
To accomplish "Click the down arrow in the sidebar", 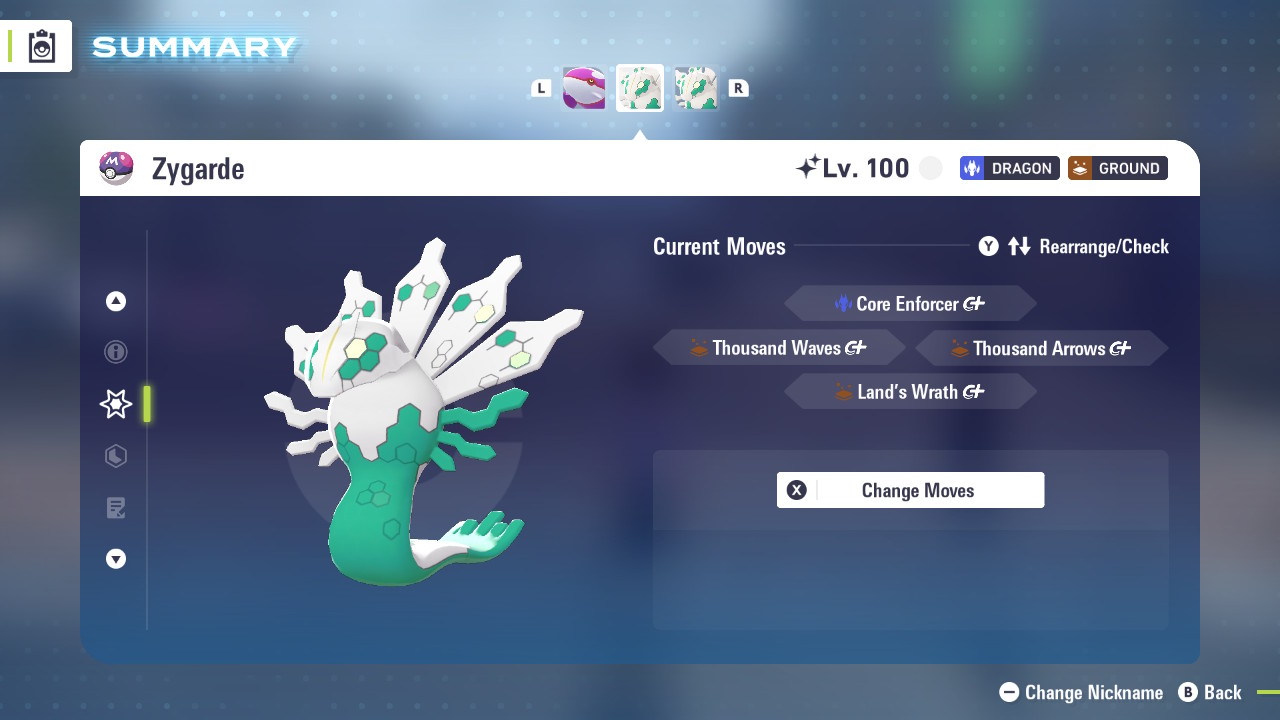I will (x=116, y=559).
